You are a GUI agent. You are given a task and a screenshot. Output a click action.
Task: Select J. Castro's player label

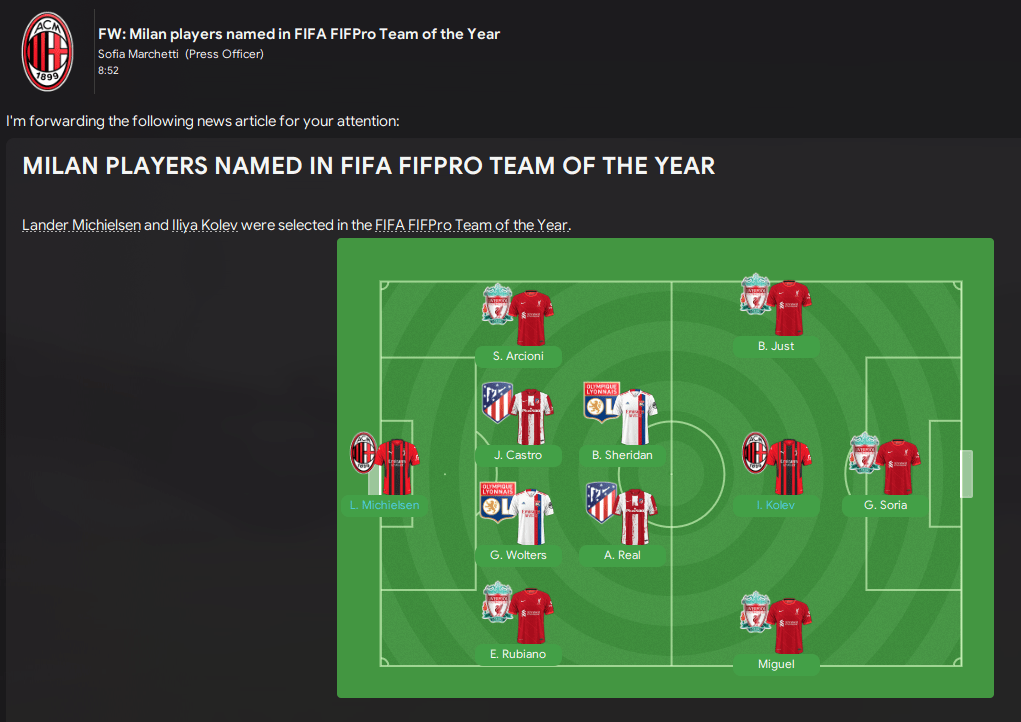point(518,455)
